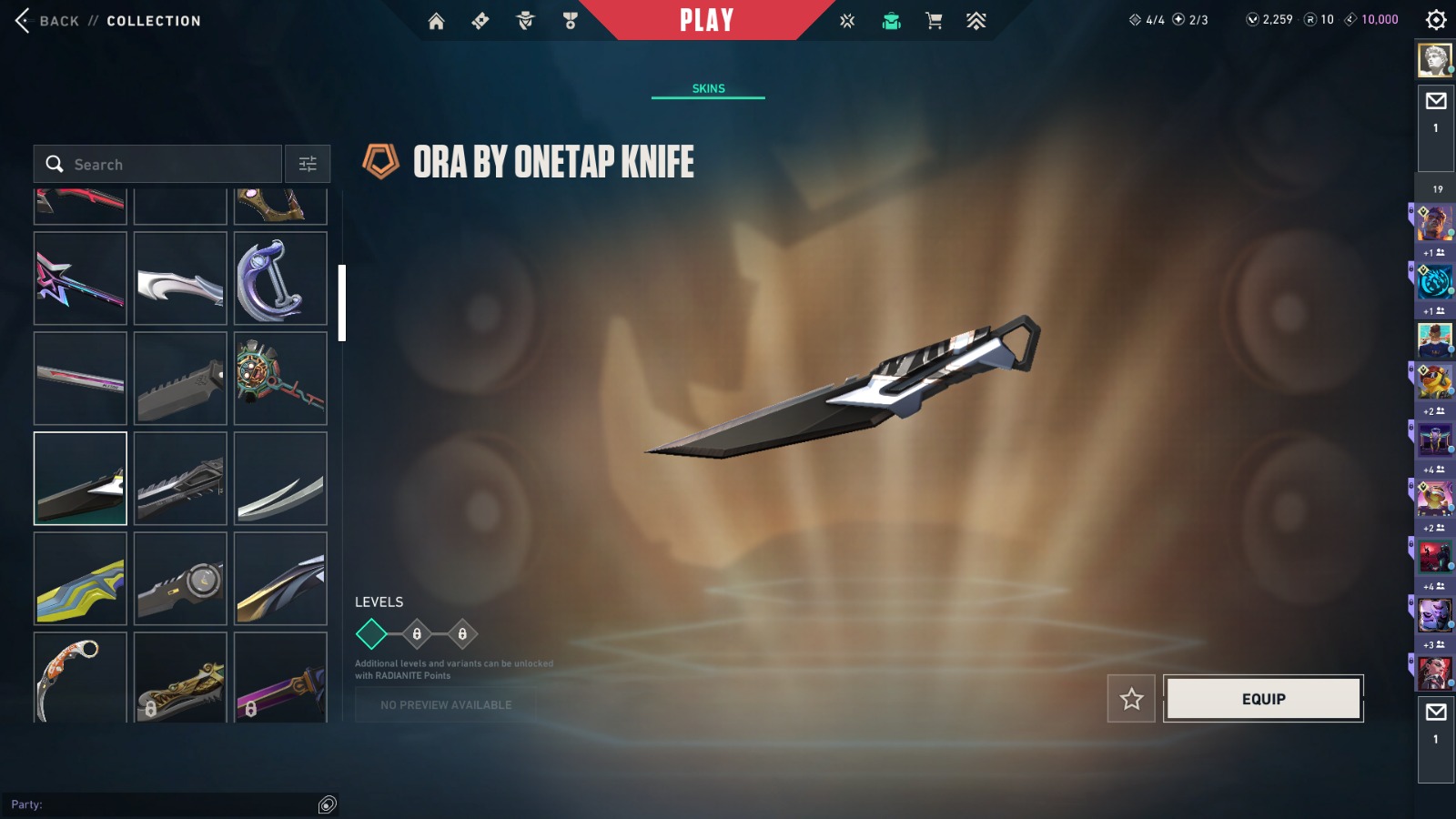The height and width of the screenshot is (819, 1456).
Task: Go to the Home screen icon
Action: 437,20
